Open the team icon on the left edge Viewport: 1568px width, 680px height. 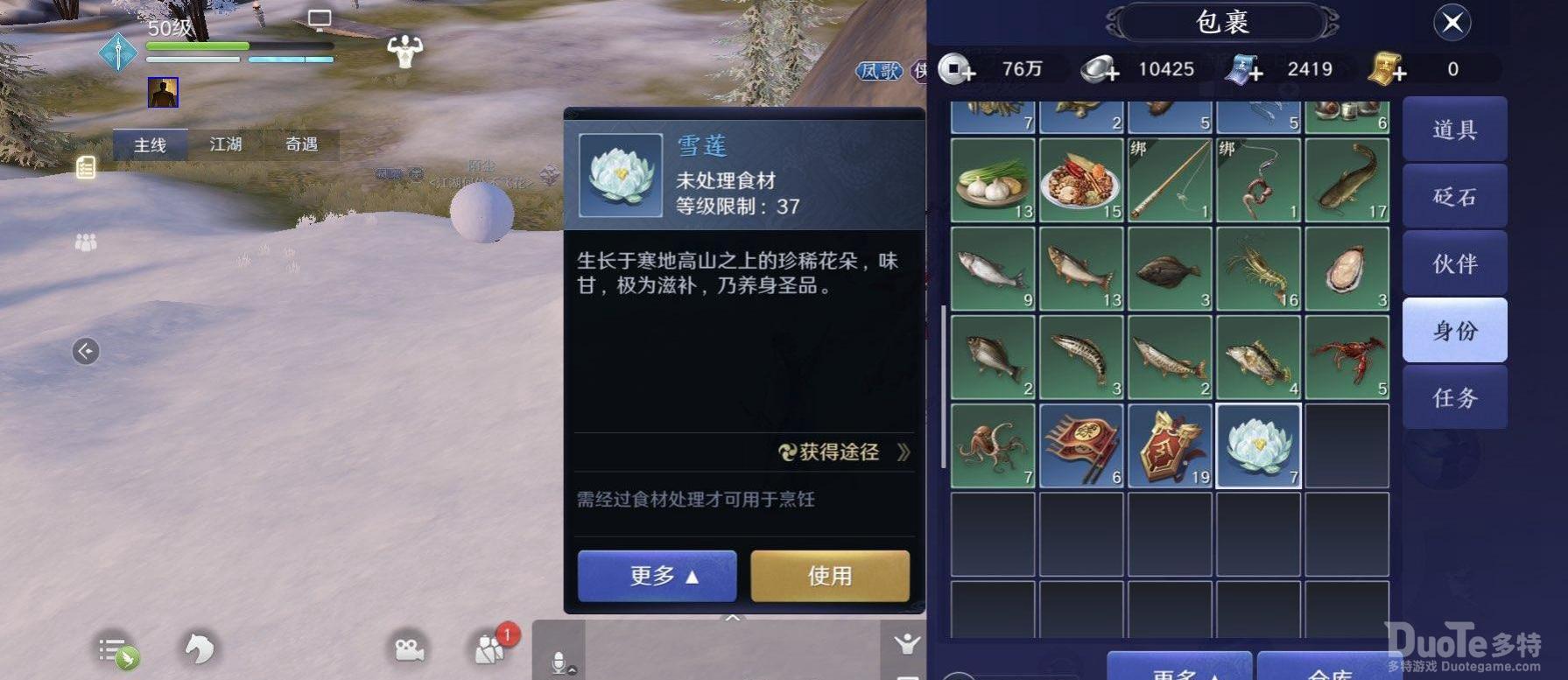click(86, 242)
